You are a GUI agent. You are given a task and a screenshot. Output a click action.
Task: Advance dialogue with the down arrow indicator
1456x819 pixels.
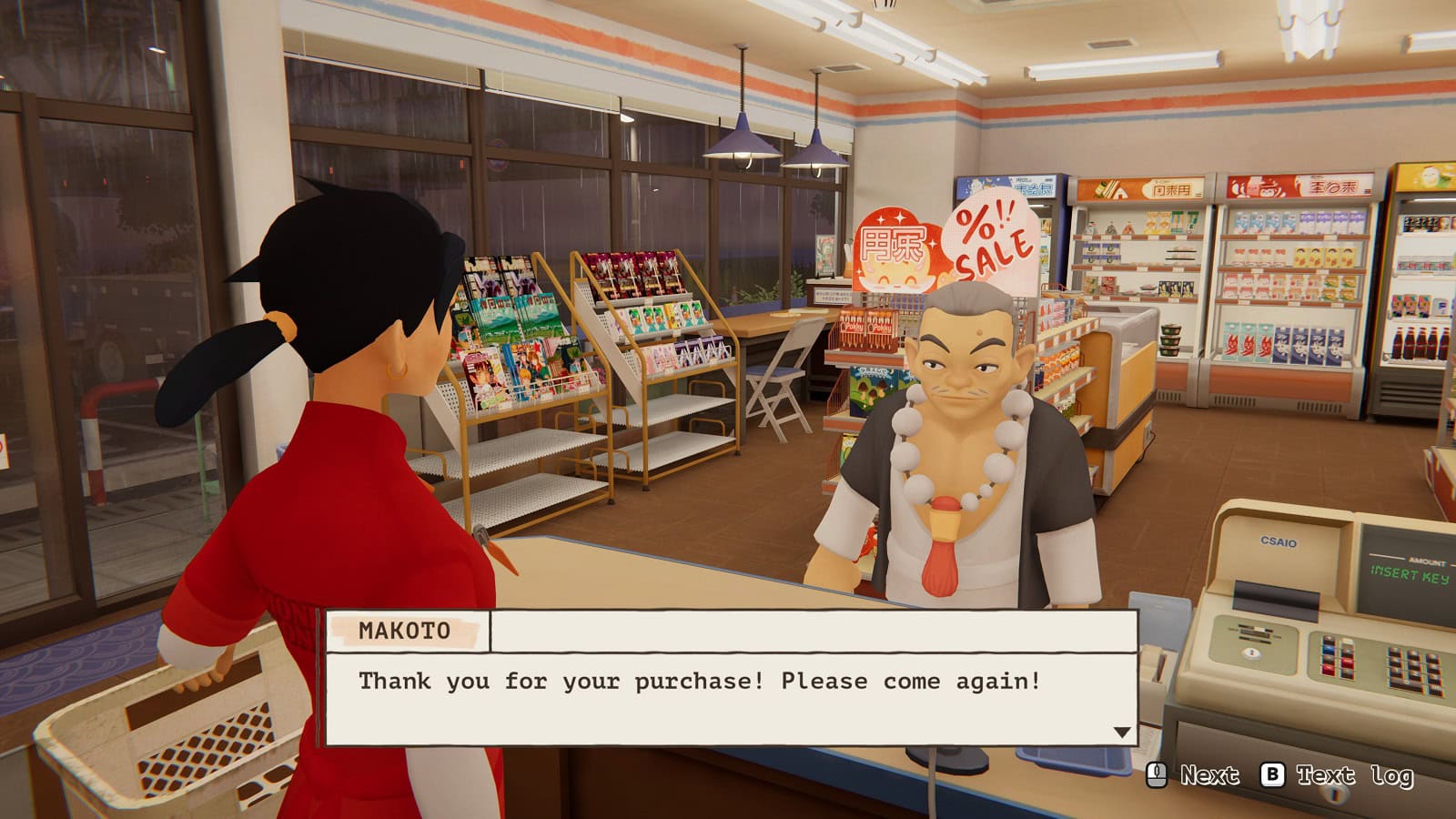point(1121,733)
